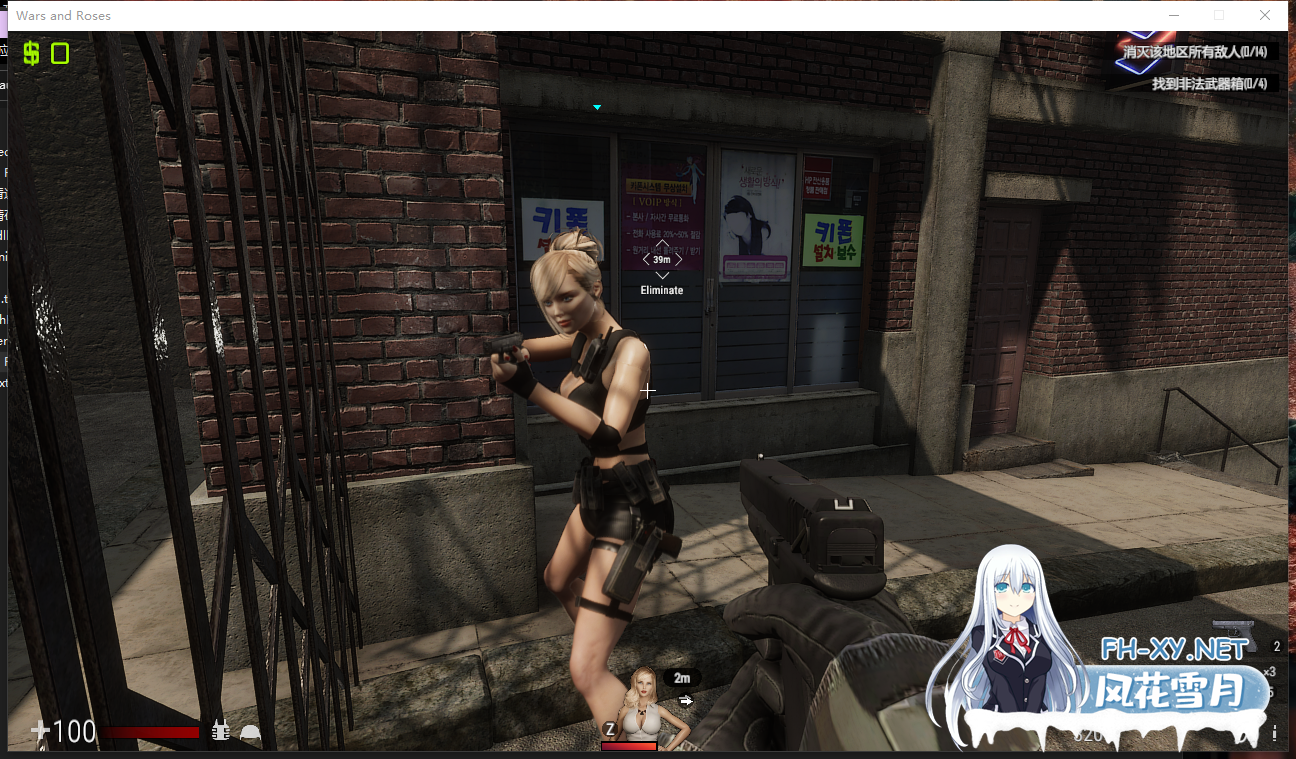Click the red health bar
Viewport: 1296px width, 759px height.
(x=150, y=731)
